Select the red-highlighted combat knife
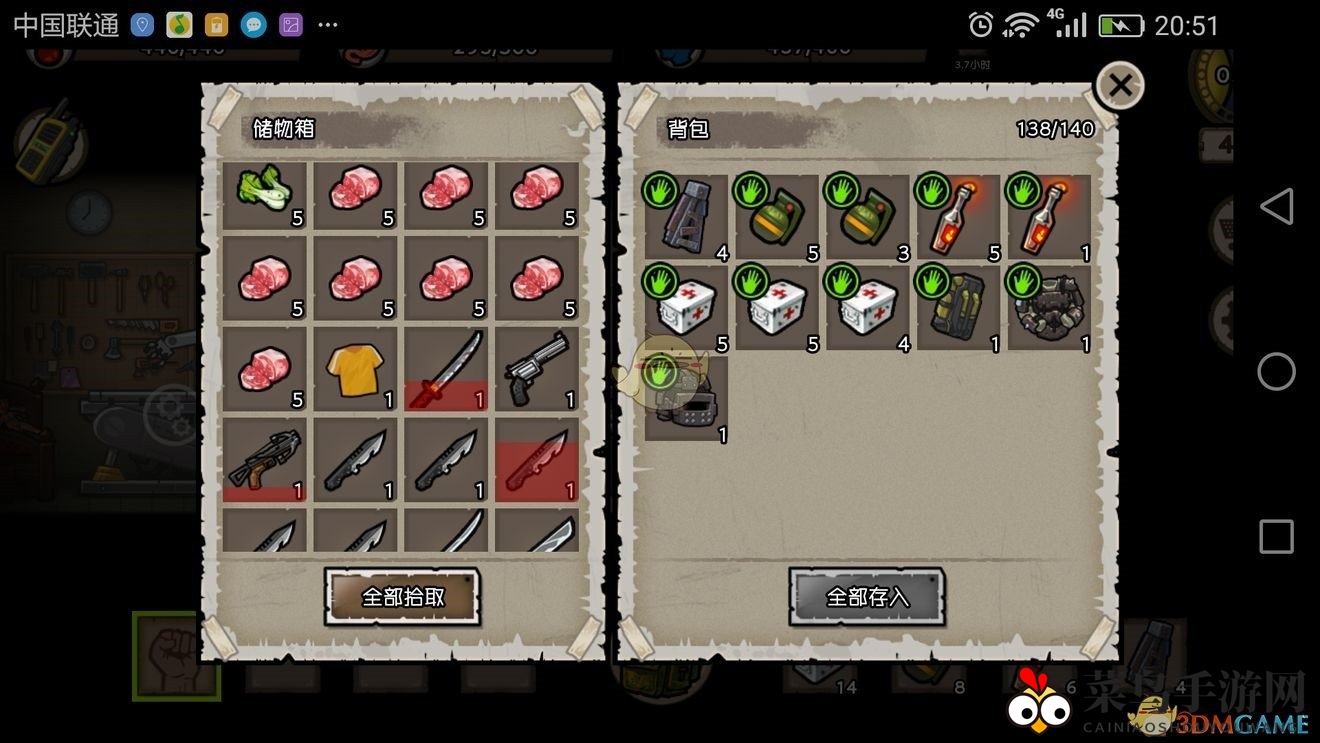 [x=538, y=460]
